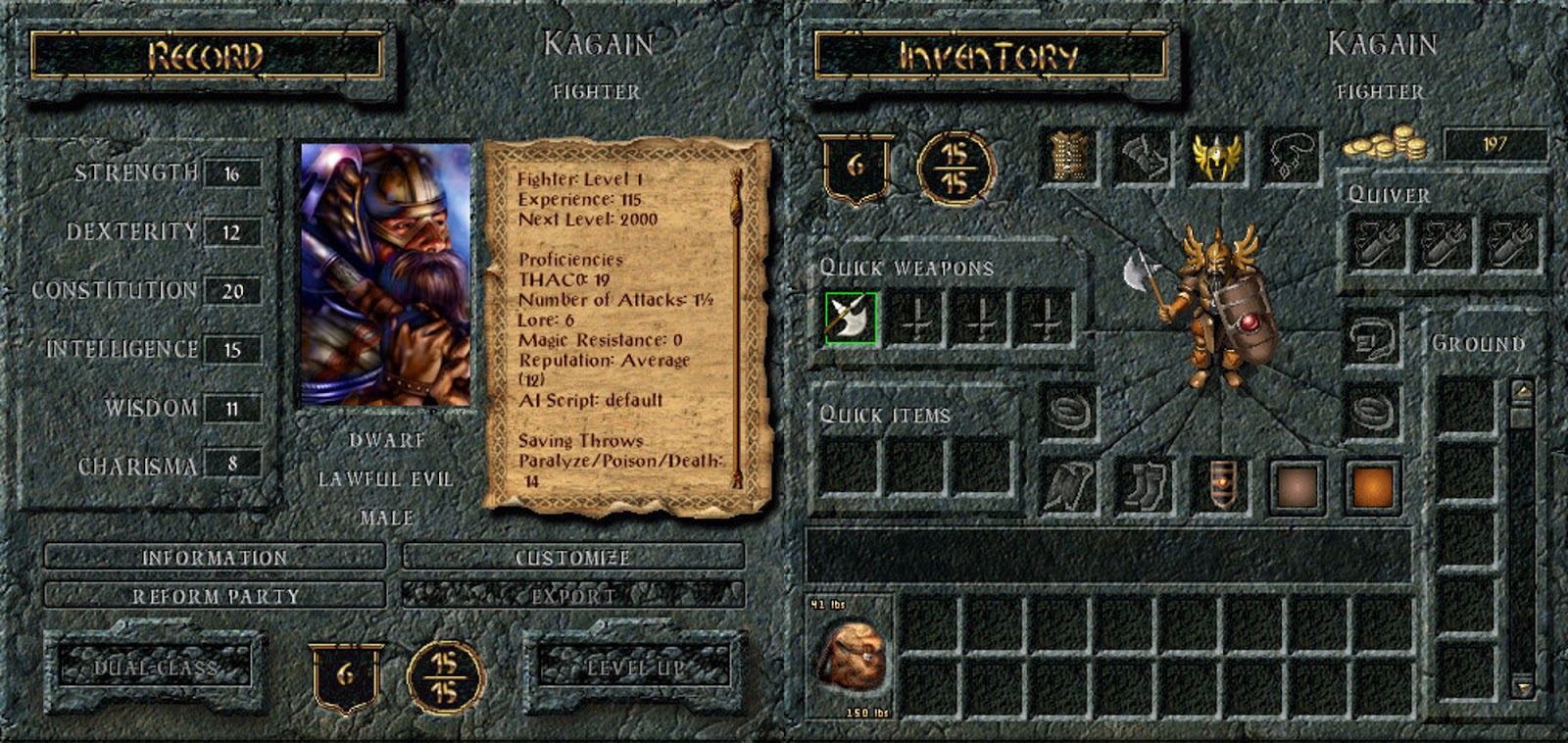
Task: Select the equipped battle axe in Quick Weapons
Action: pos(849,317)
